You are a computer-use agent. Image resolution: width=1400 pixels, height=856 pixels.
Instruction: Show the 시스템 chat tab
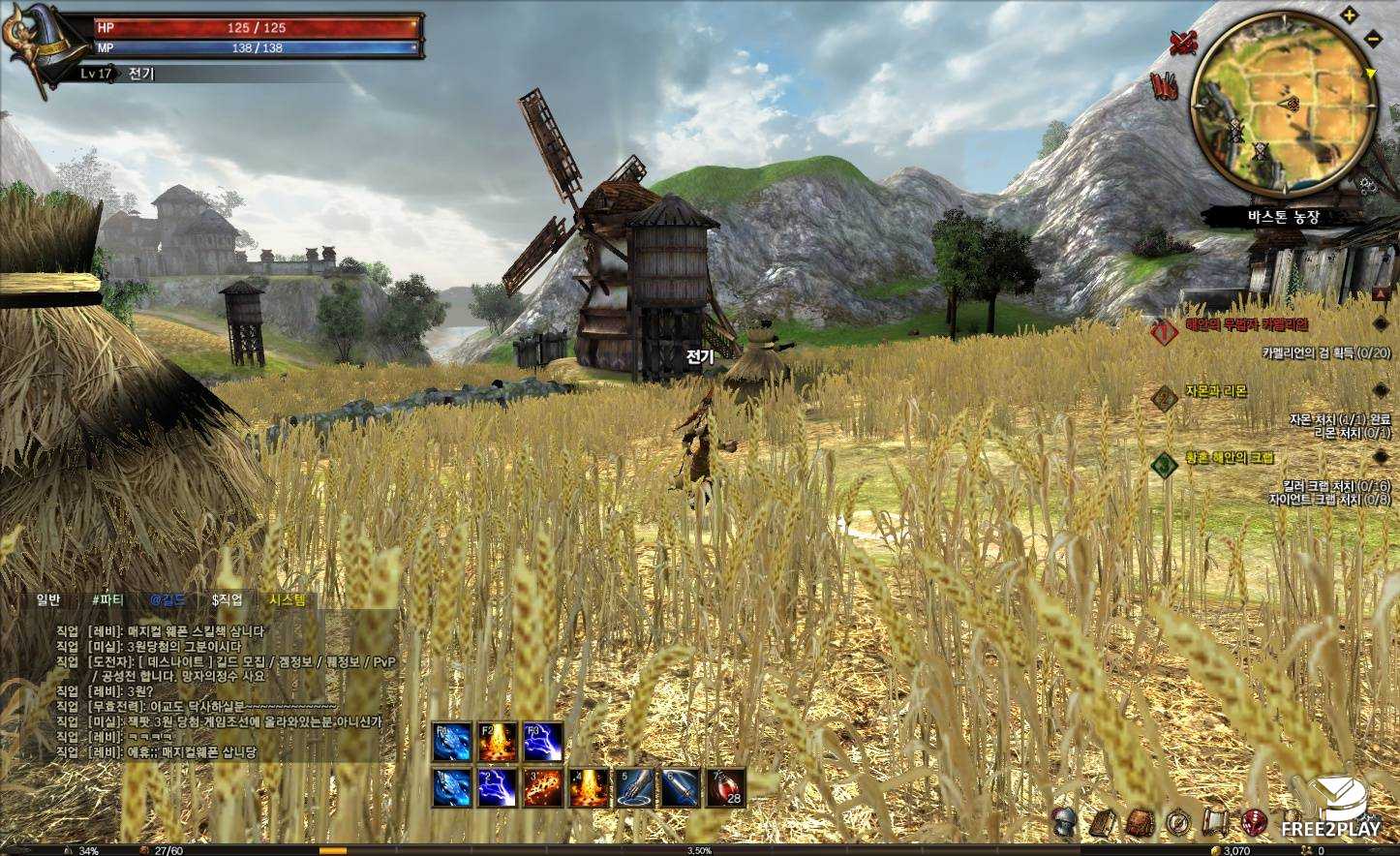click(x=288, y=599)
